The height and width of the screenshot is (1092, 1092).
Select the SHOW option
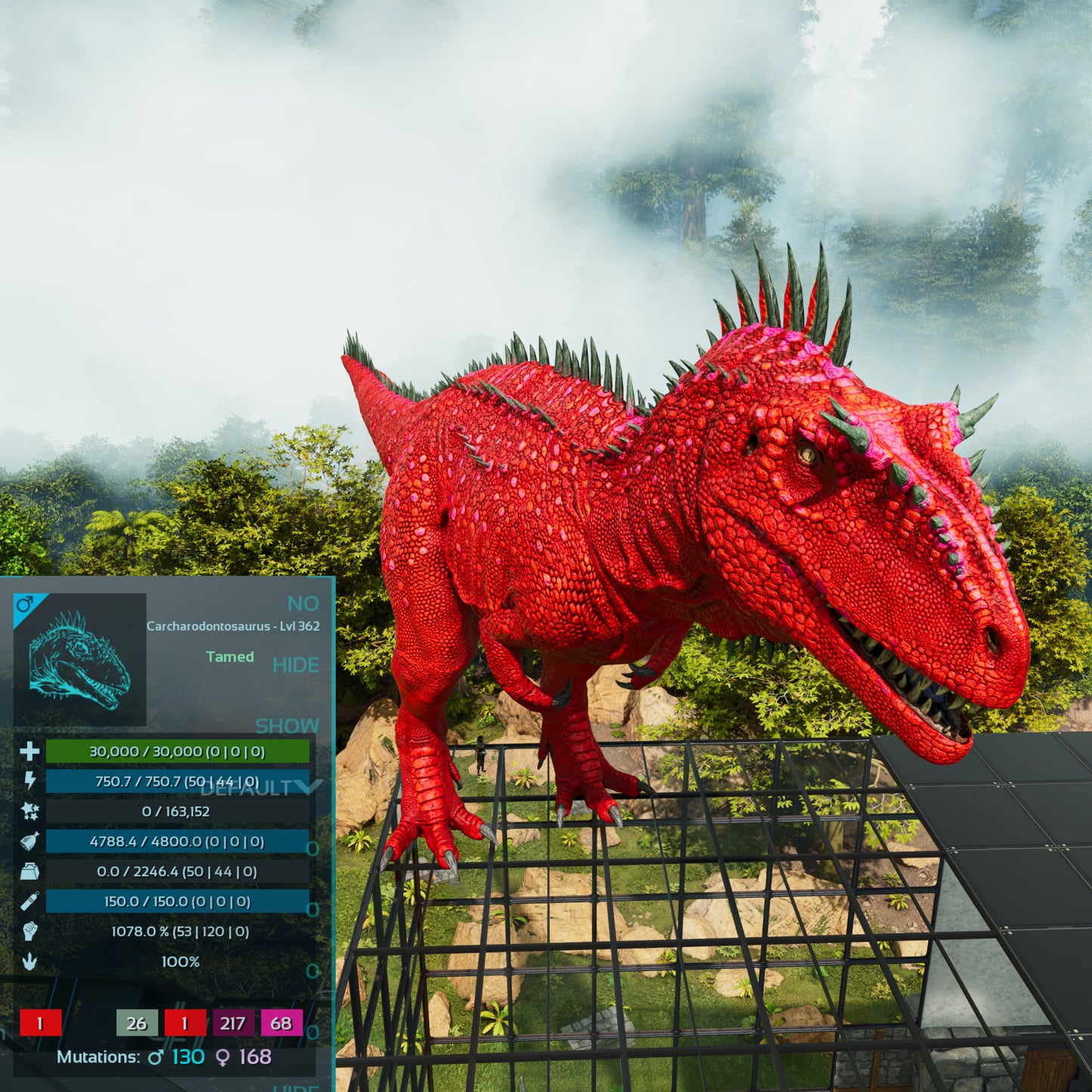pos(286,725)
